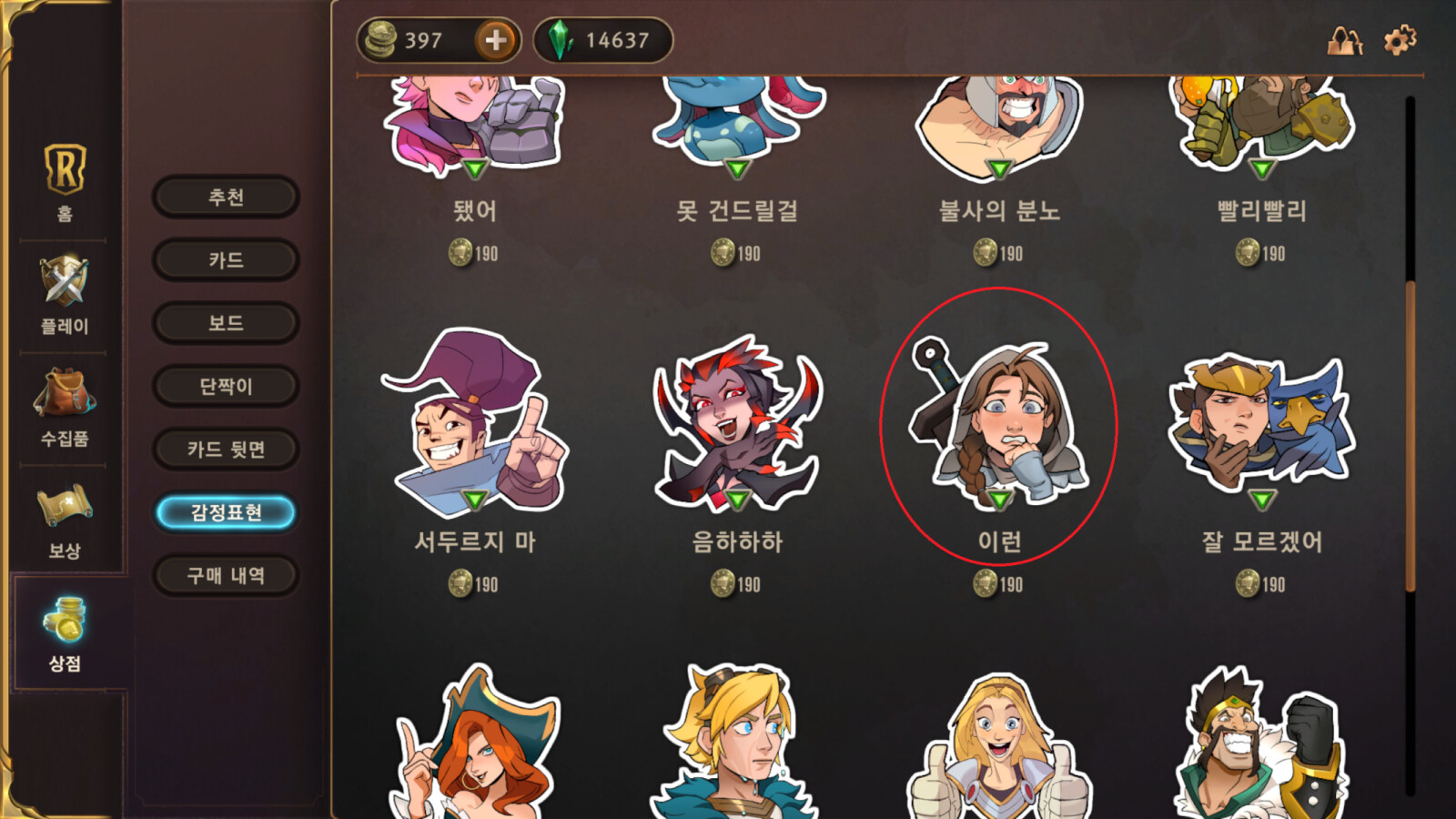Open the 추천 (Recommended) category
1456x819 pixels.
point(226,197)
